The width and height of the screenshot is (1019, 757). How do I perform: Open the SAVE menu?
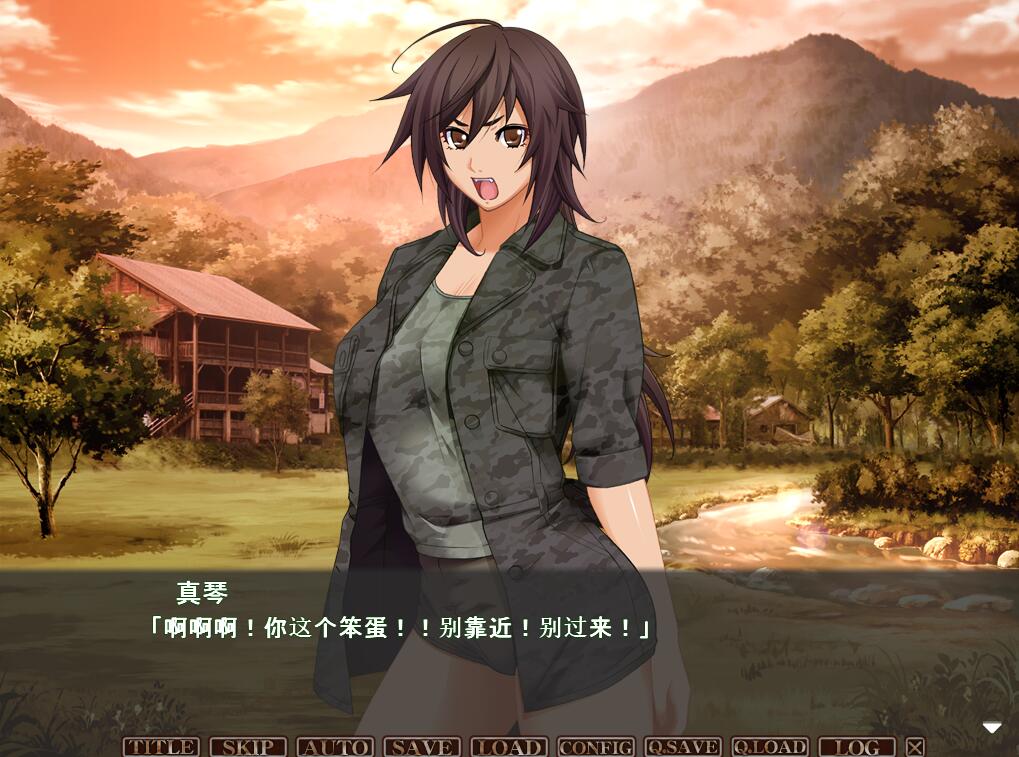(422, 747)
